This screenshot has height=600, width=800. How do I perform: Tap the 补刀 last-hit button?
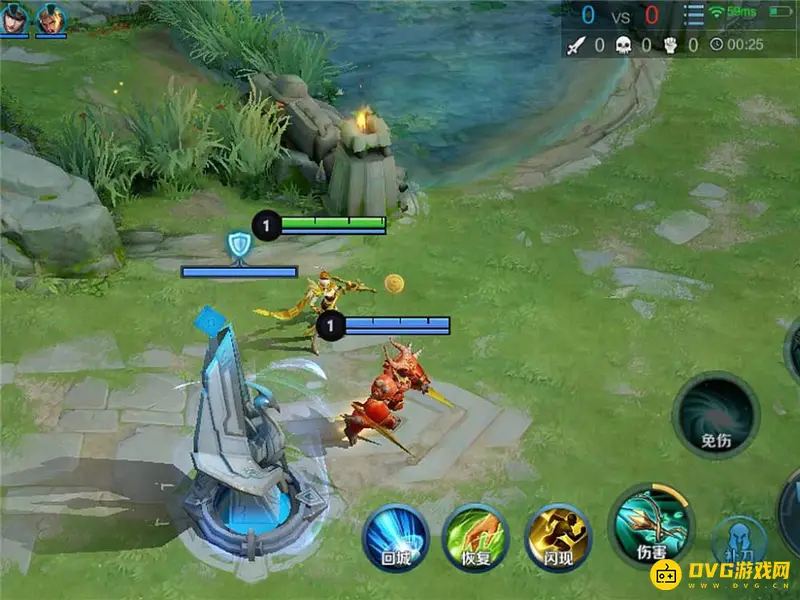pyautogui.click(x=739, y=544)
